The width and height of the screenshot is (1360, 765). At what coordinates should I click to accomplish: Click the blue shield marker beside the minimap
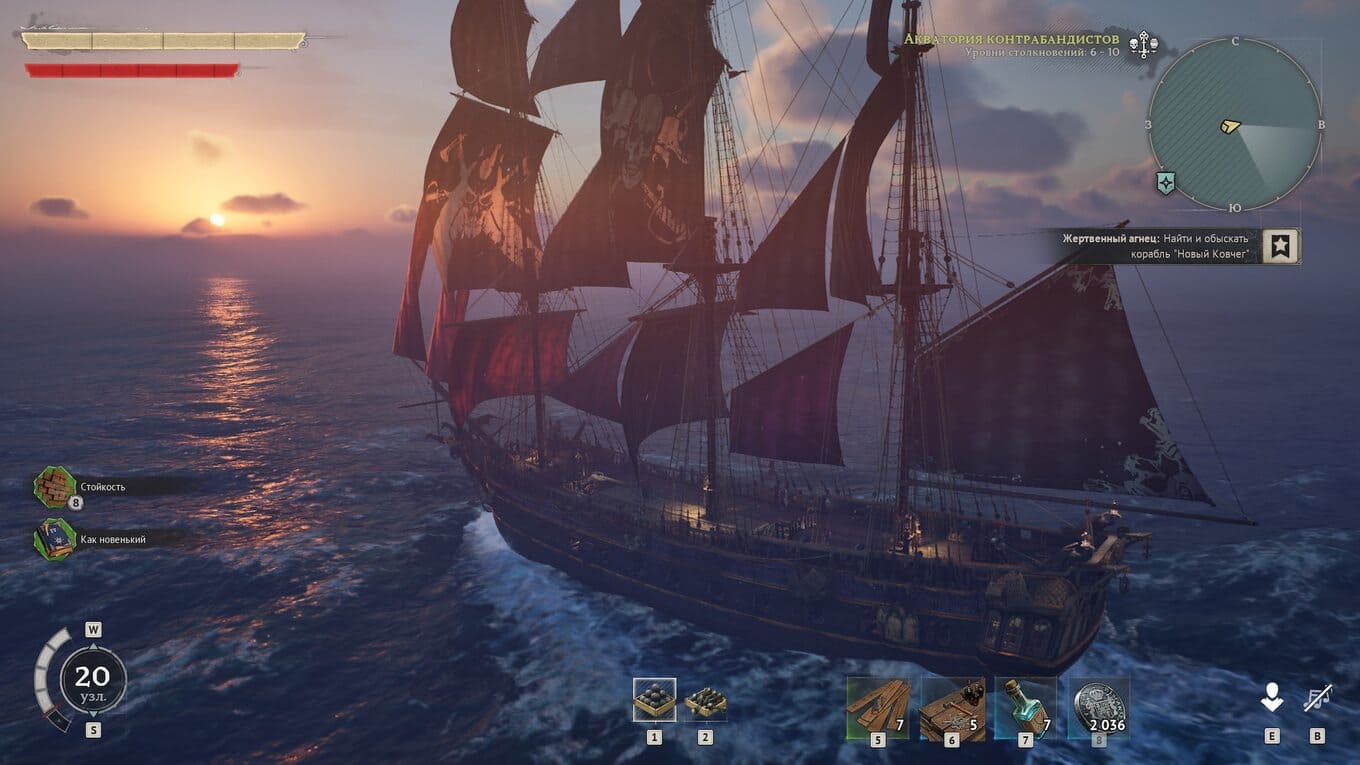pyautogui.click(x=1165, y=183)
